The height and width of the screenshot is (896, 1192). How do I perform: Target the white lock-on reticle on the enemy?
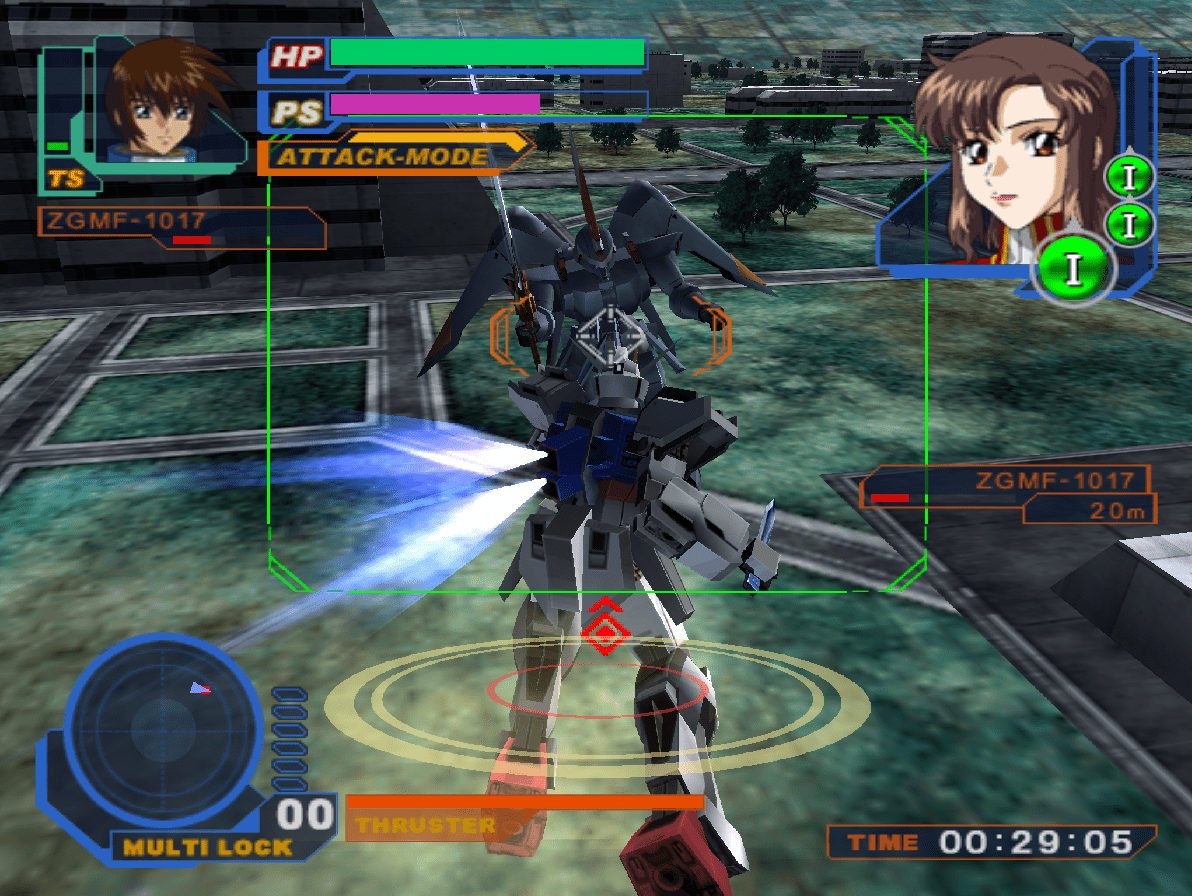pos(612,337)
